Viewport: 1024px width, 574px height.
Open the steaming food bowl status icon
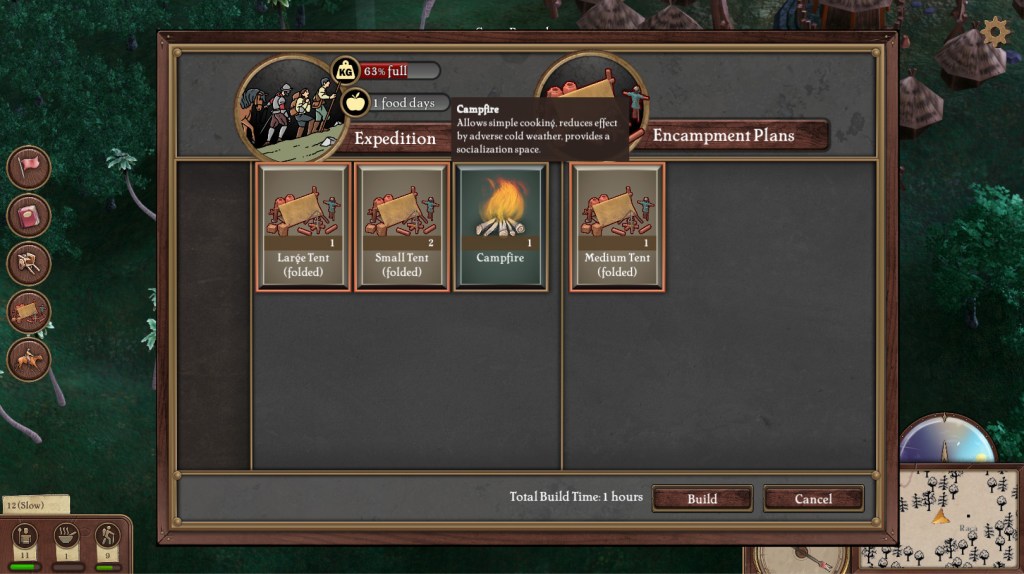tap(67, 537)
